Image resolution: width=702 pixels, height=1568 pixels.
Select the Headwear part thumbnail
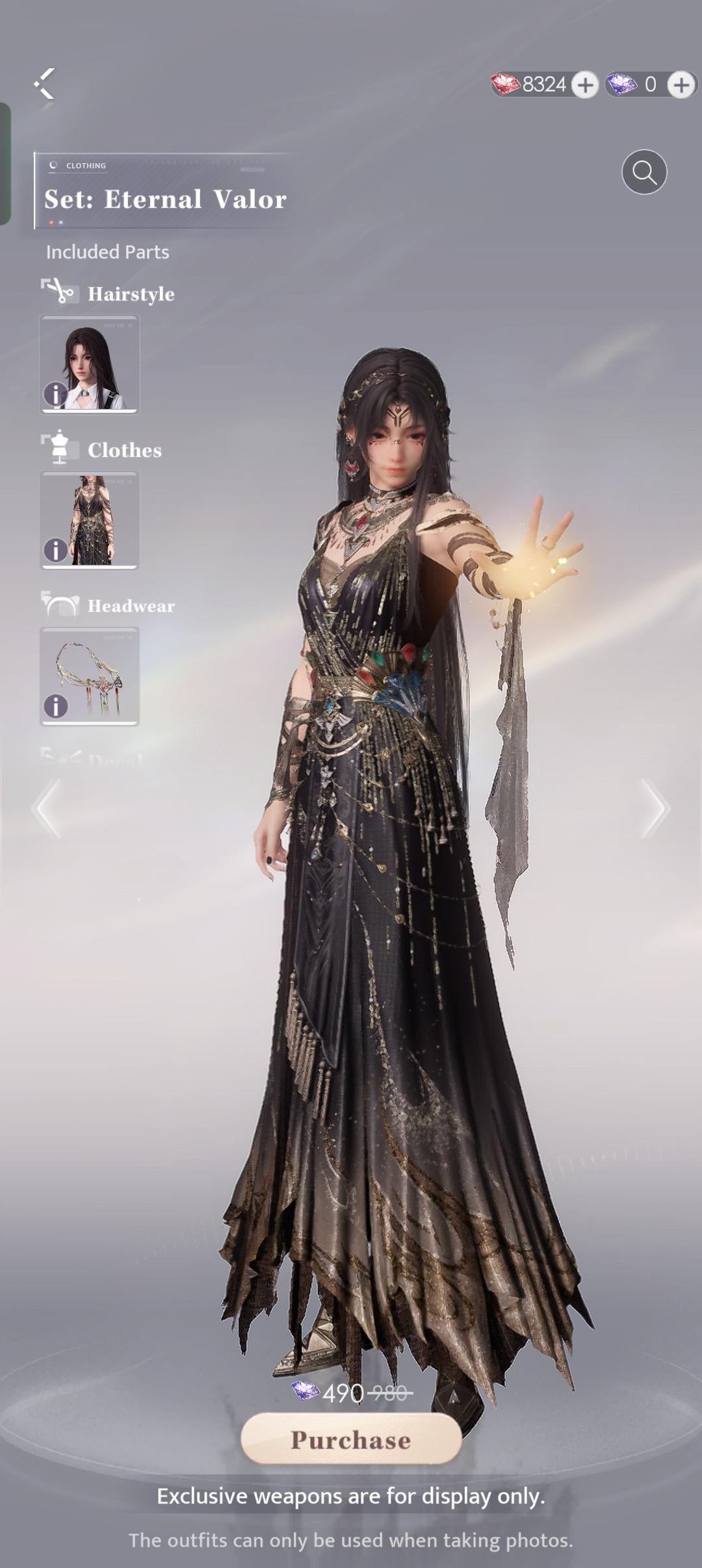tap(90, 675)
